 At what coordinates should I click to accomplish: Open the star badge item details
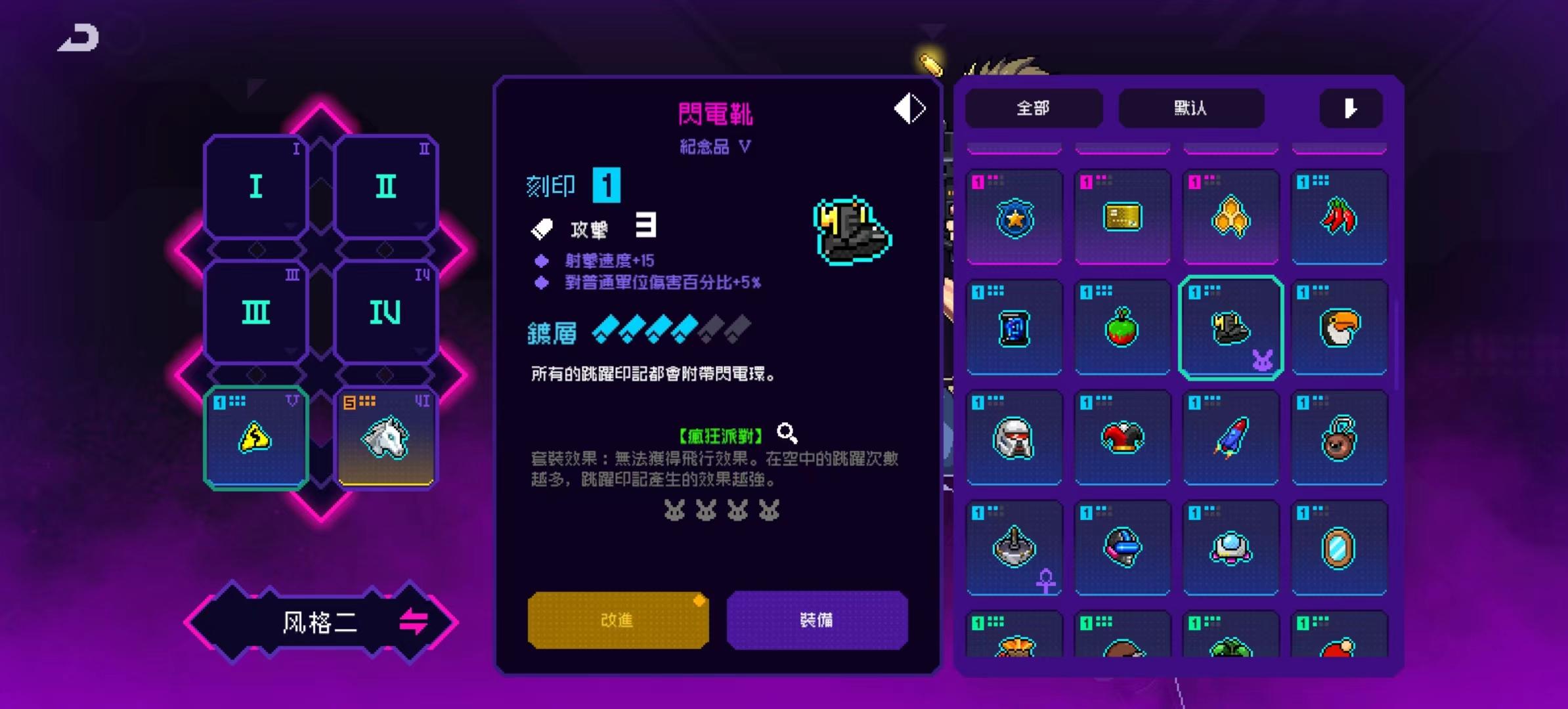[x=1014, y=217]
